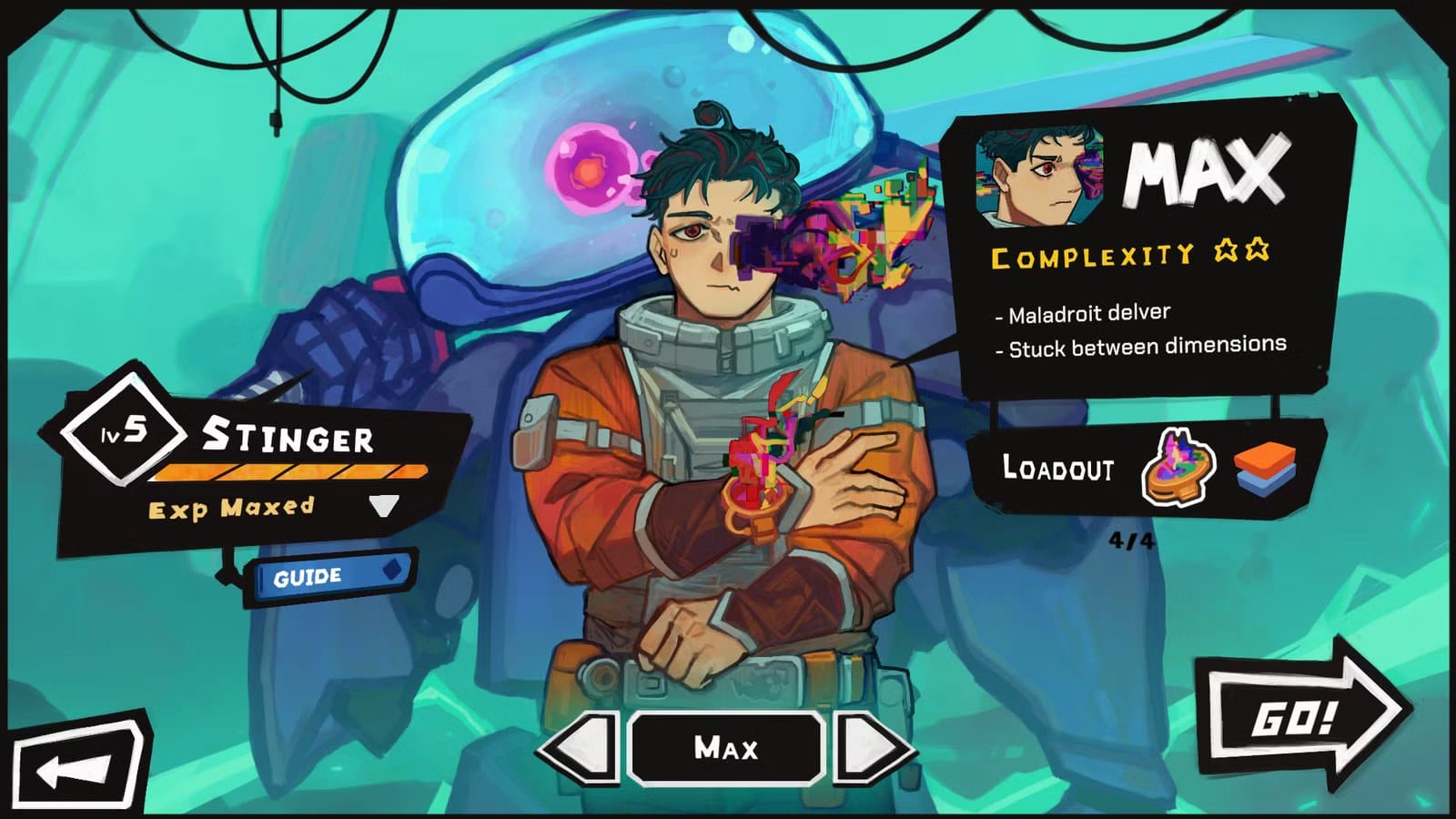Click the Max nameplate at bottom
1456x819 pixels.
[728, 749]
